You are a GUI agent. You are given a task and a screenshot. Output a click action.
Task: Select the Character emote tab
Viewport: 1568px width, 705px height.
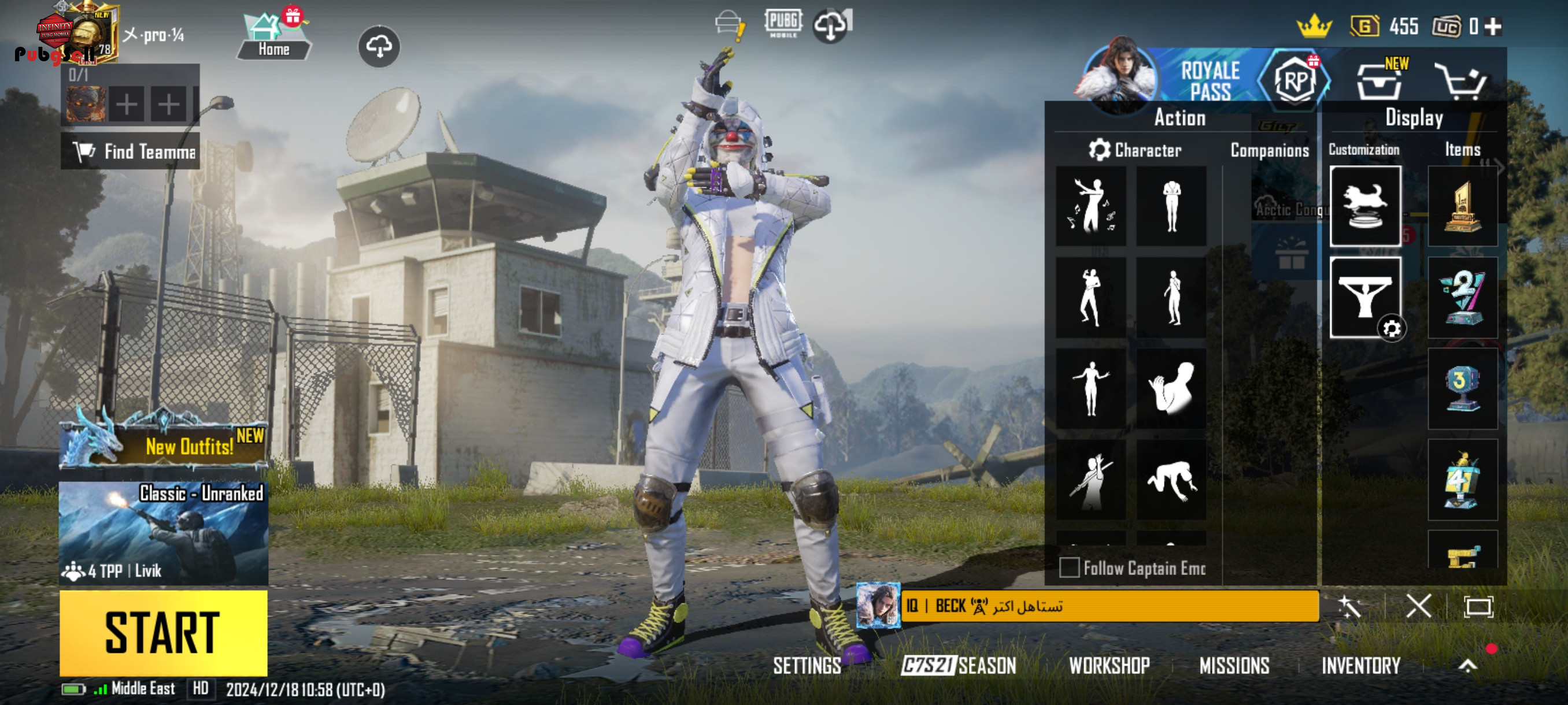(1136, 150)
